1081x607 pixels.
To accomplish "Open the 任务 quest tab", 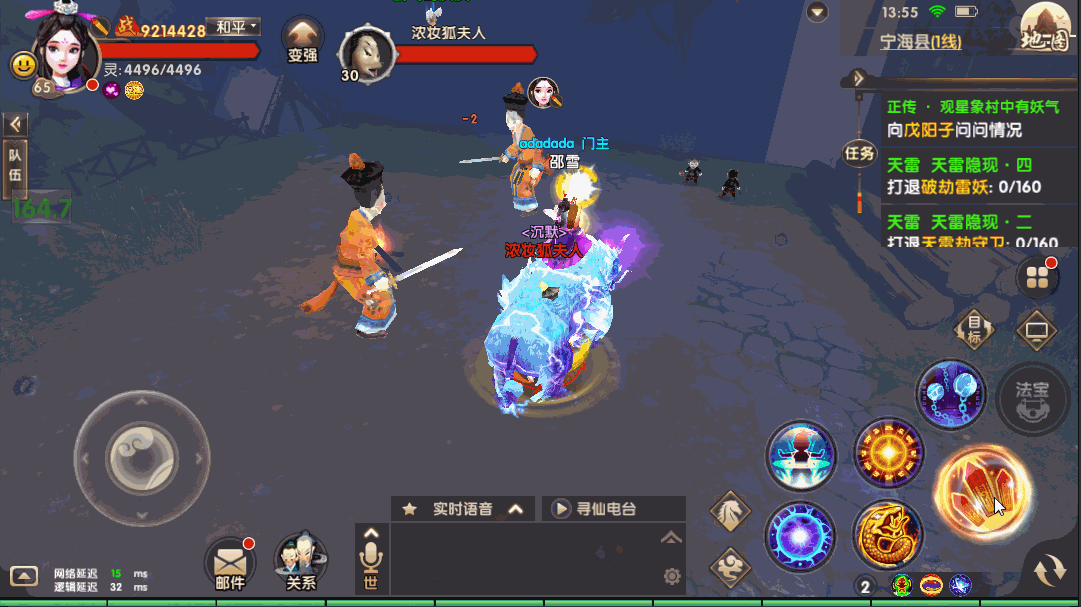I will [859, 153].
